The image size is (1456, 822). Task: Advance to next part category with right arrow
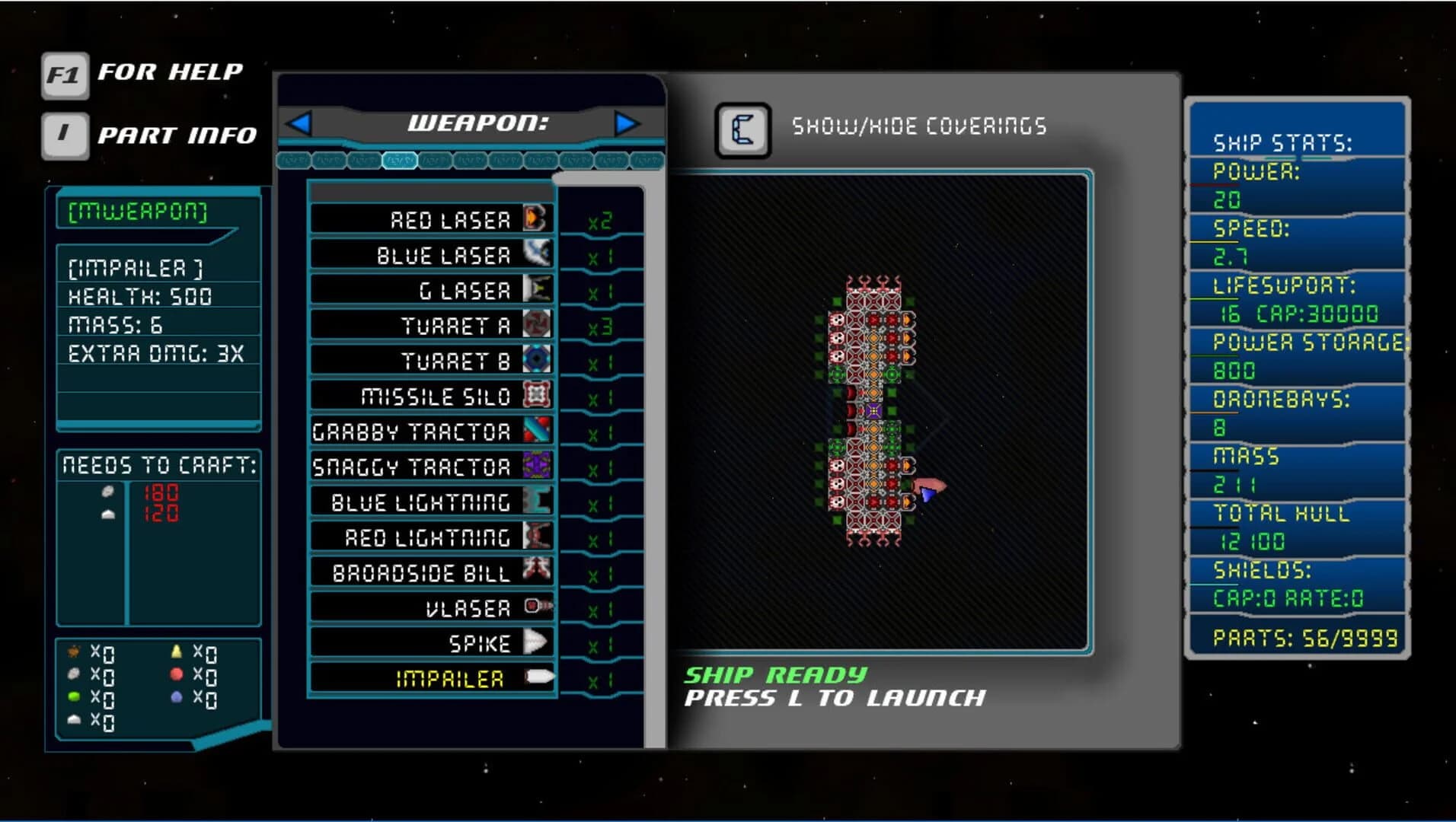coord(626,124)
